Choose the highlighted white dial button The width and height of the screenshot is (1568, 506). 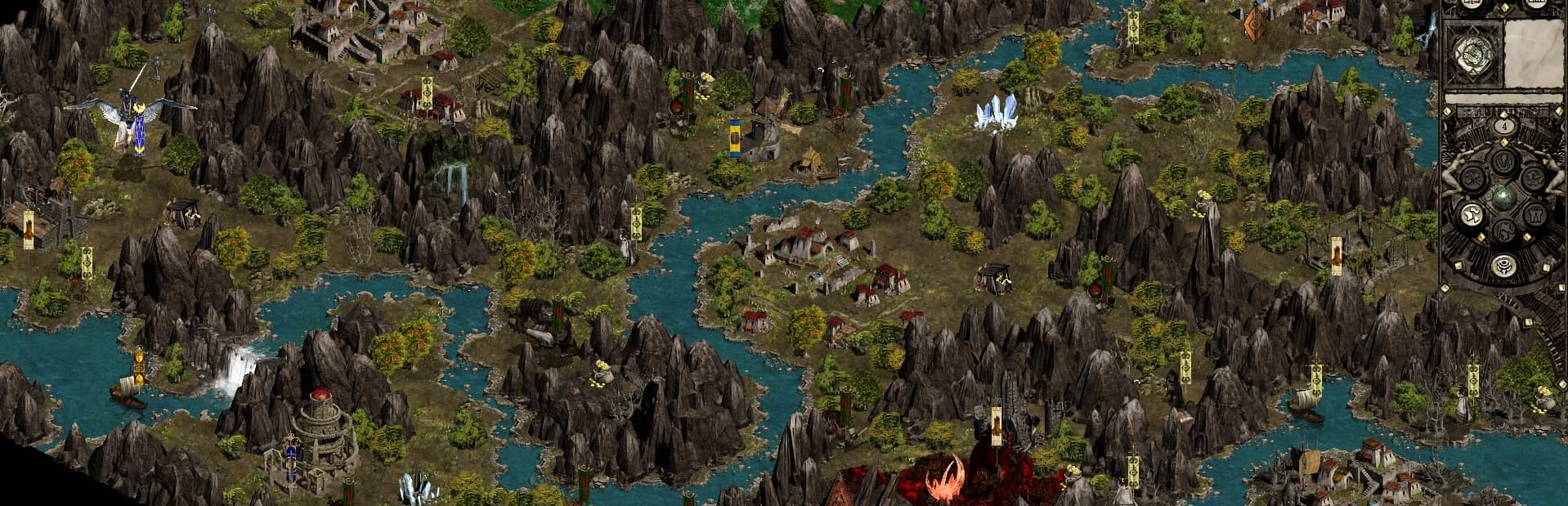(1472, 215)
